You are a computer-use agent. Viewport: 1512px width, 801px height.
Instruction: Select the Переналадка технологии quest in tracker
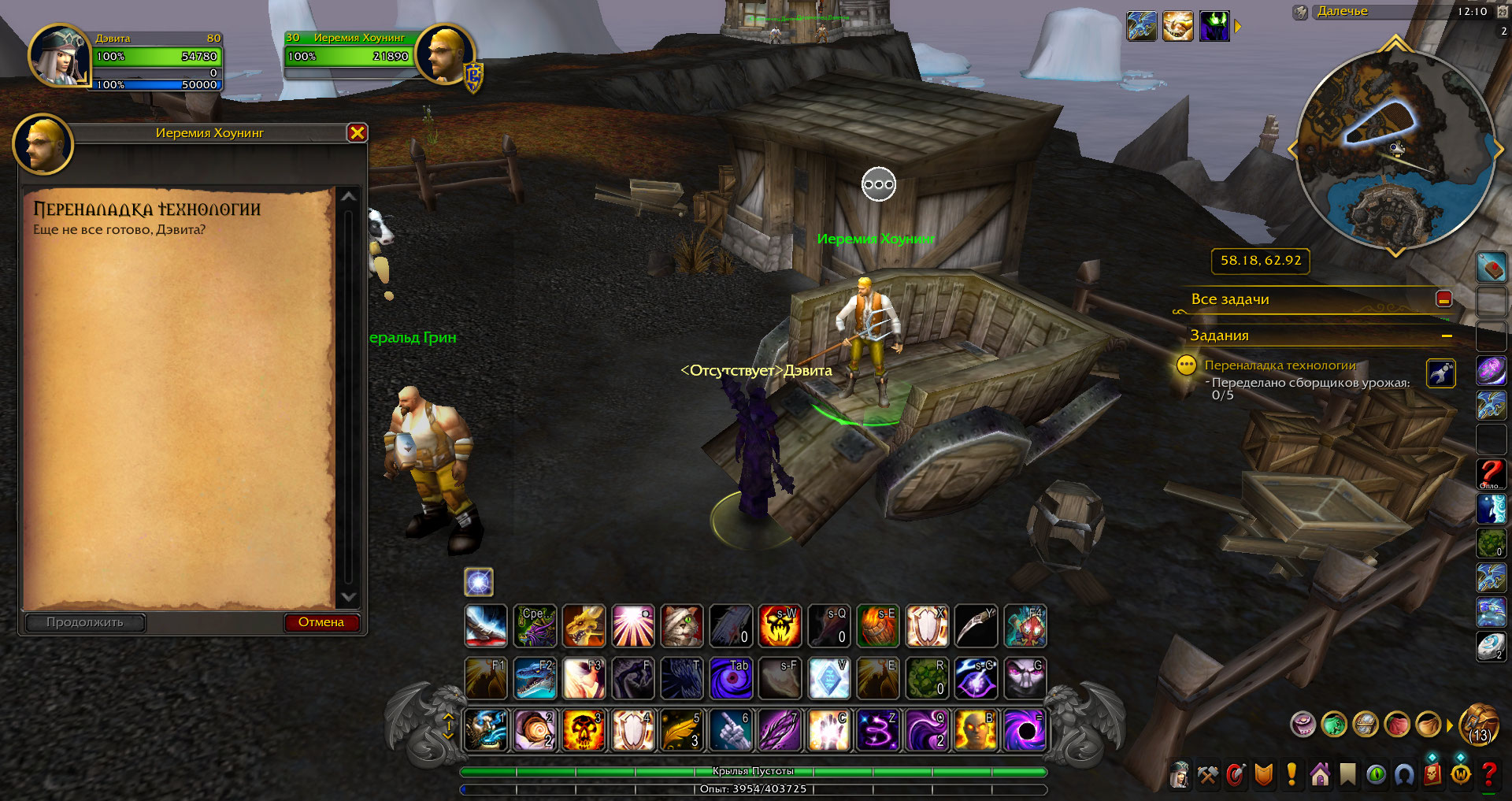coord(1280,365)
